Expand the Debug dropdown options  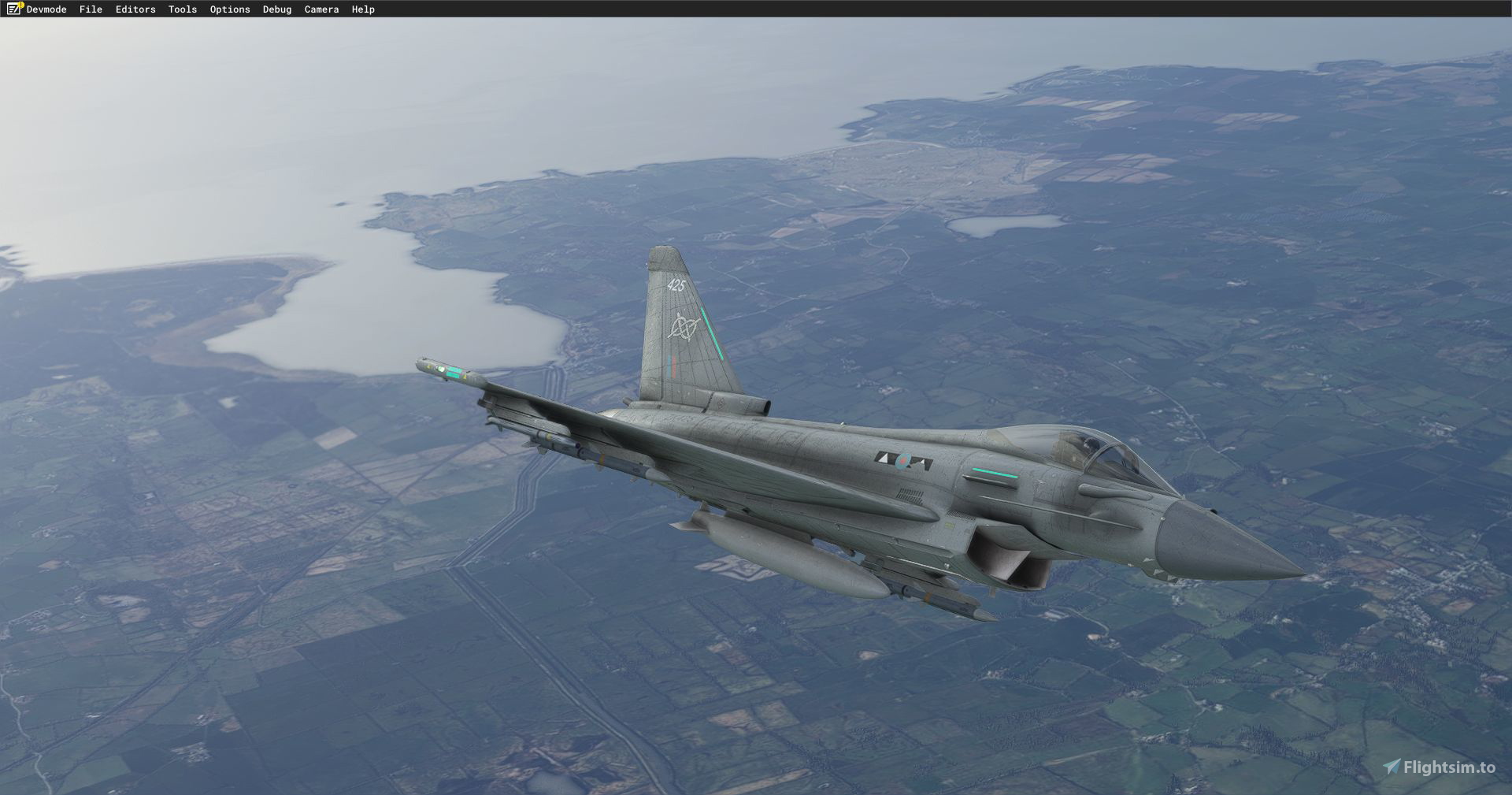(276, 9)
